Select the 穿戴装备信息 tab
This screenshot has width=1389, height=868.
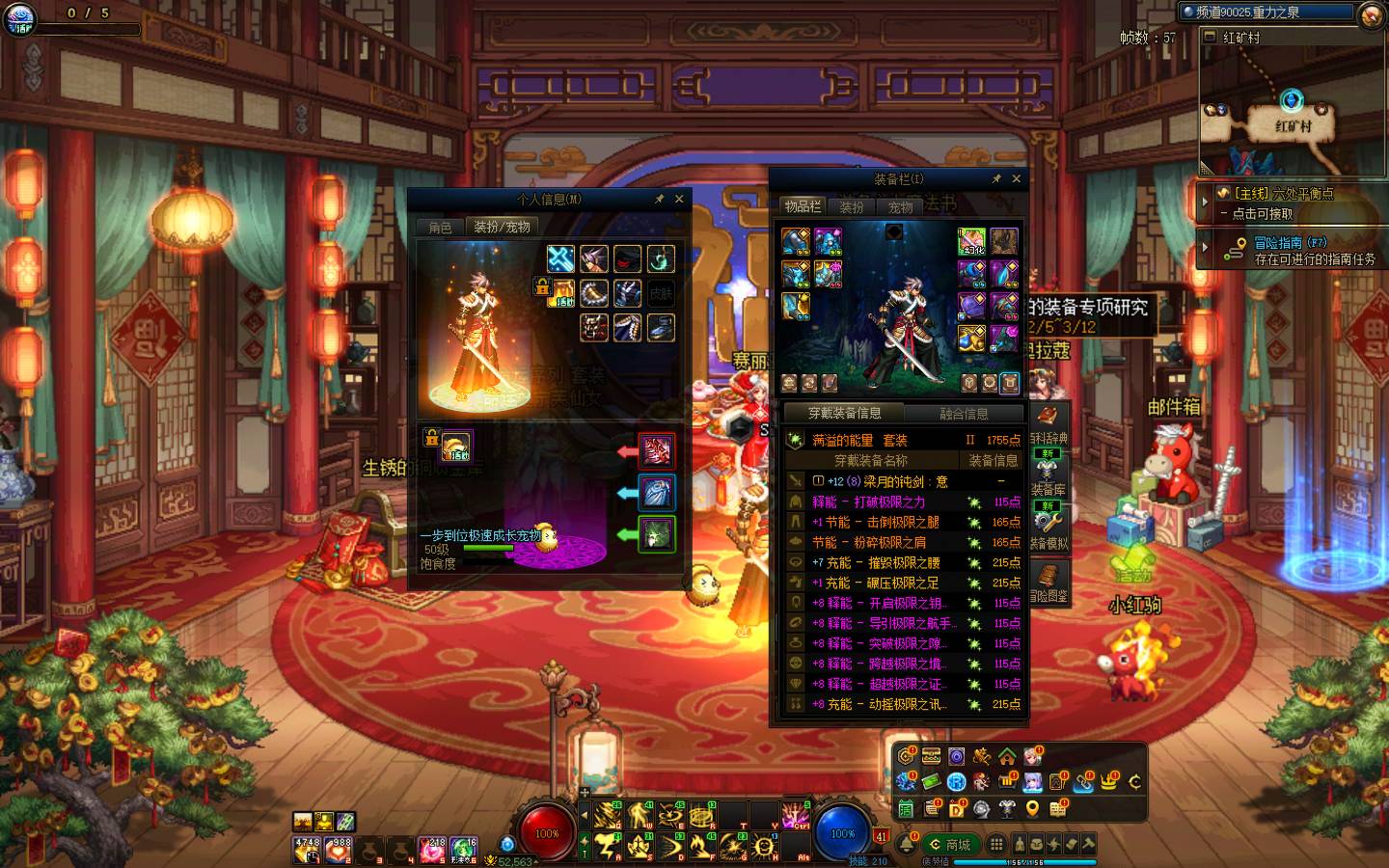(x=845, y=413)
